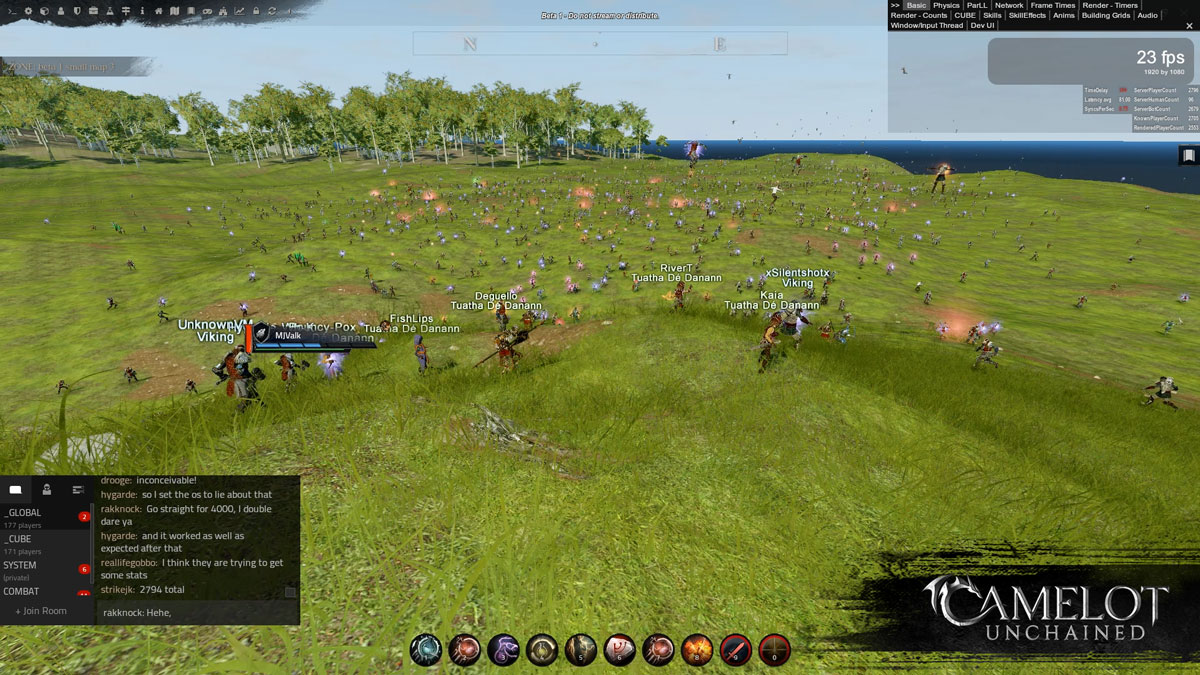Select the Frame Times tab
Viewport: 1200px width, 675px height.
click(1053, 6)
